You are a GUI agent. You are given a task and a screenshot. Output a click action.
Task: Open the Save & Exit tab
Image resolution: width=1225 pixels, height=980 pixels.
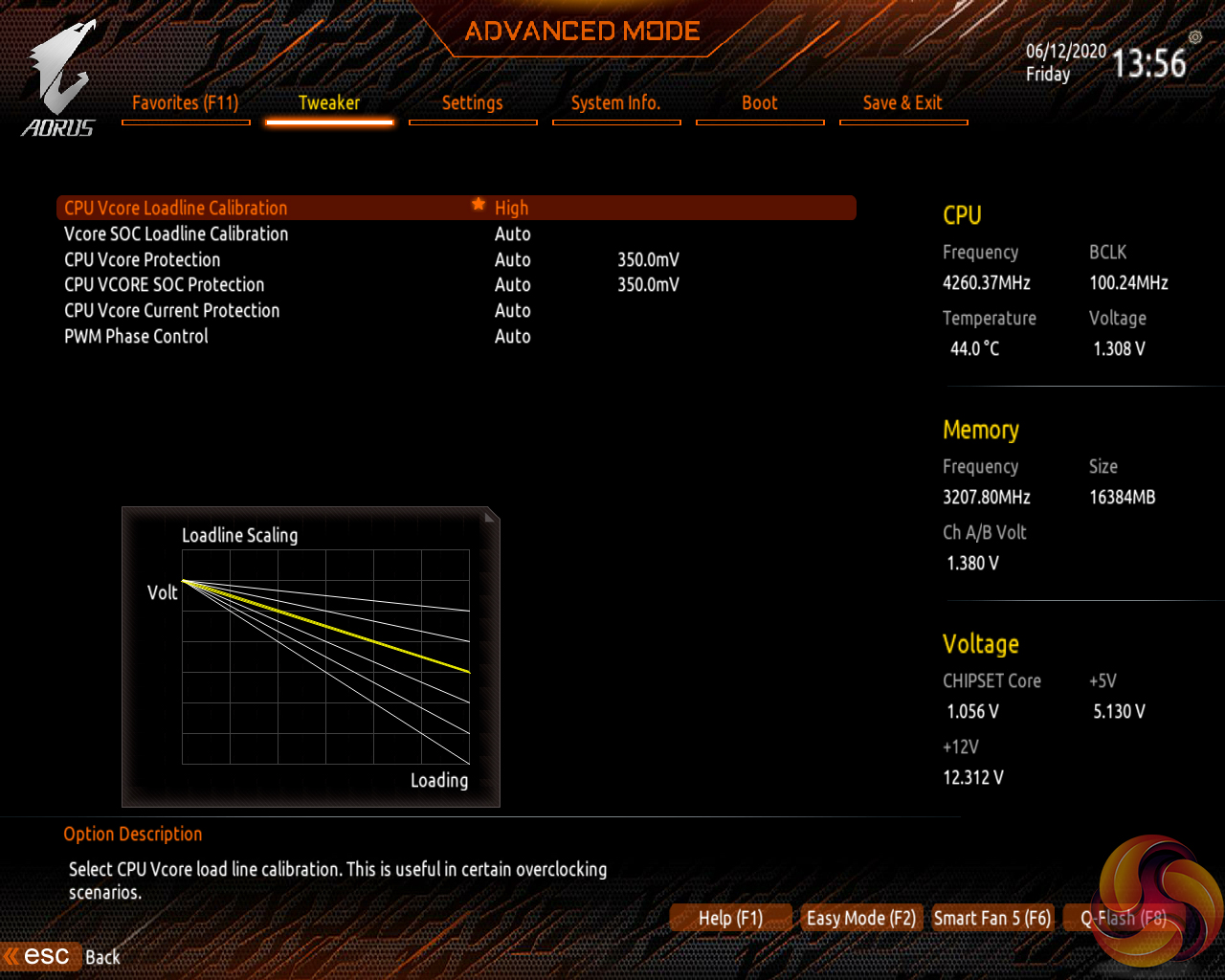[x=902, y=103]
